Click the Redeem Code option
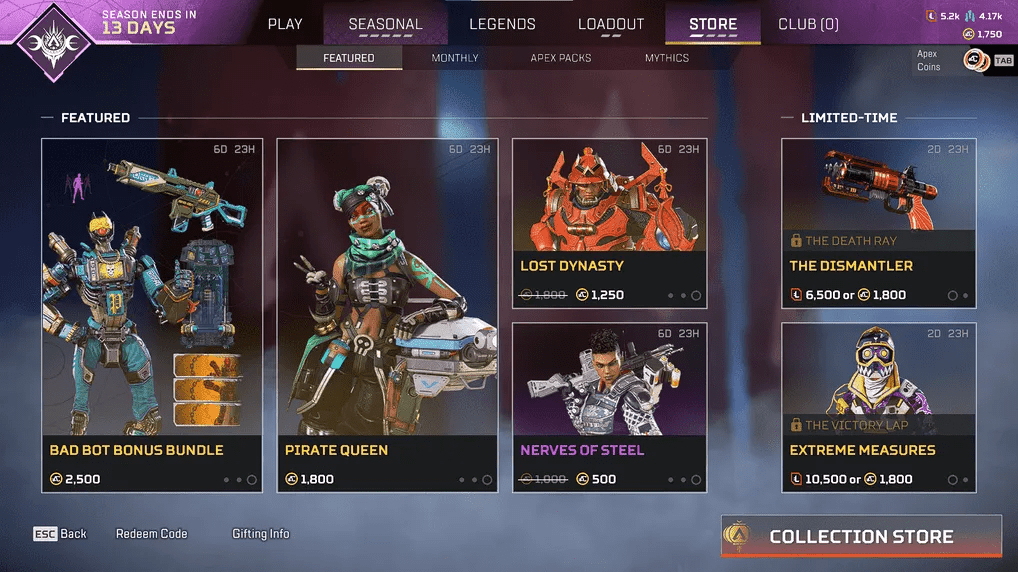This screenshot has width=1018, height=572. (152, 534)
